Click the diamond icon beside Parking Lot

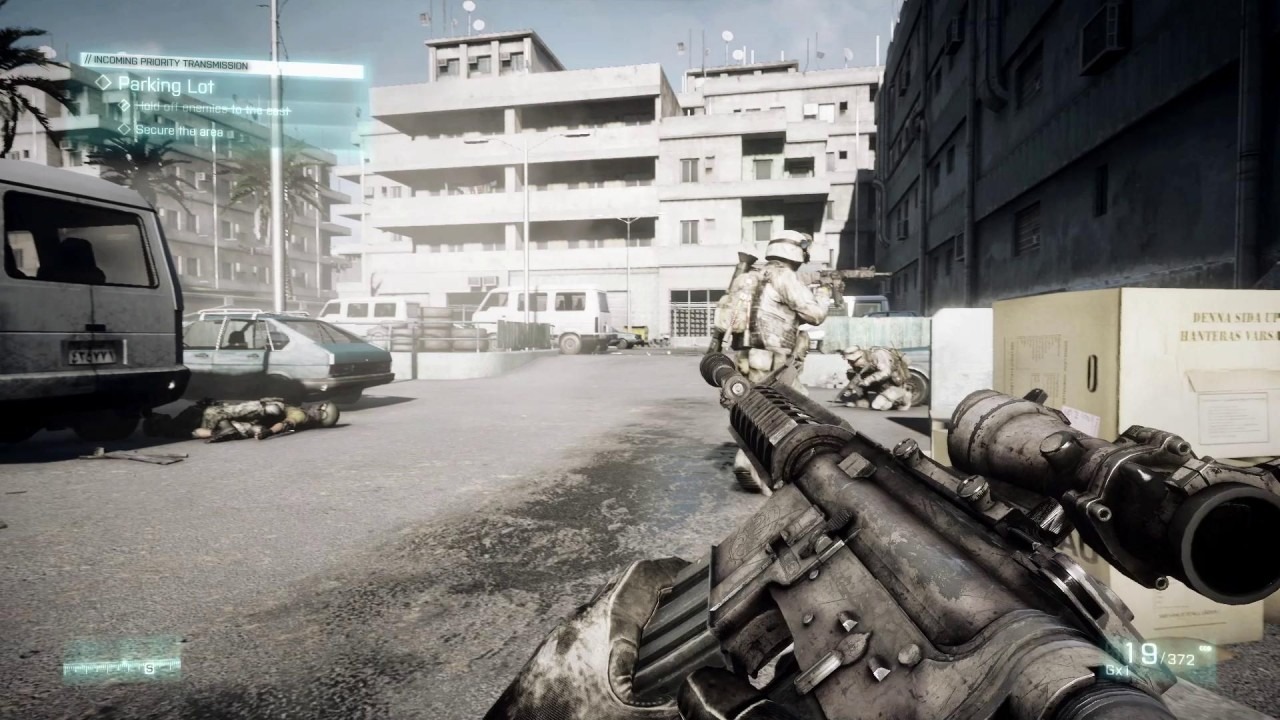[x=104, y=82]
